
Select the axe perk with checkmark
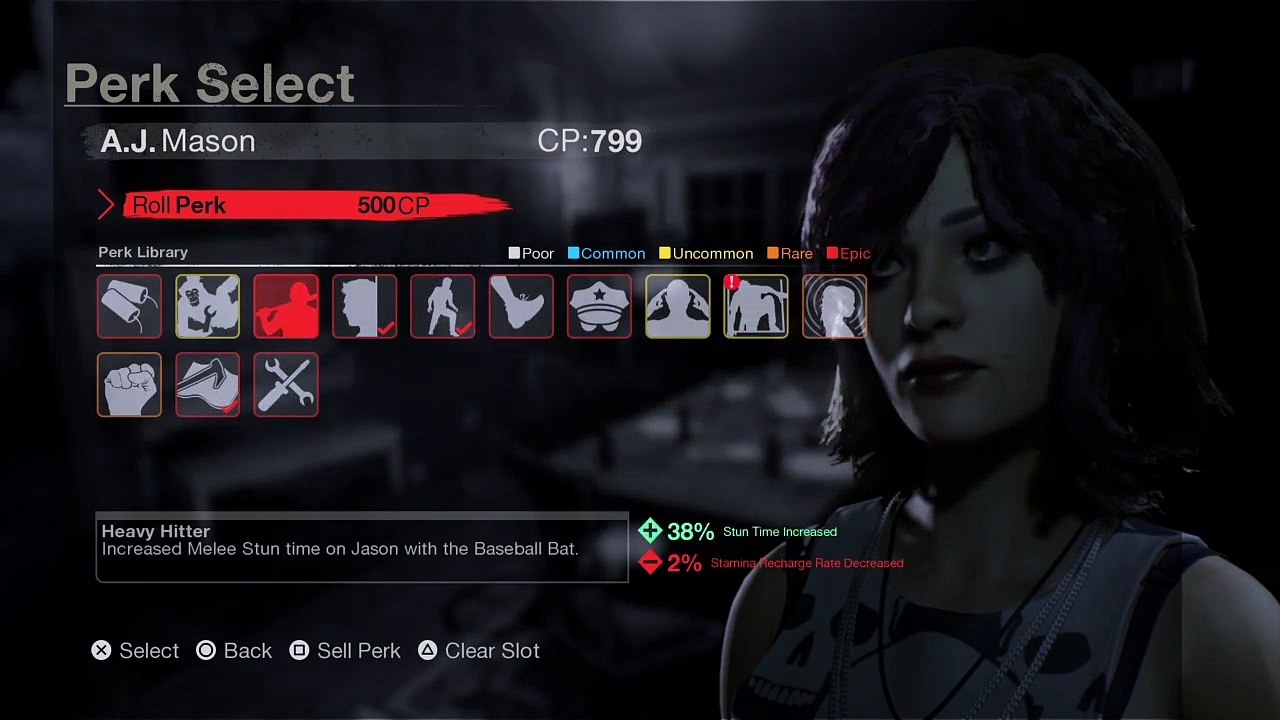click(208, 384)
